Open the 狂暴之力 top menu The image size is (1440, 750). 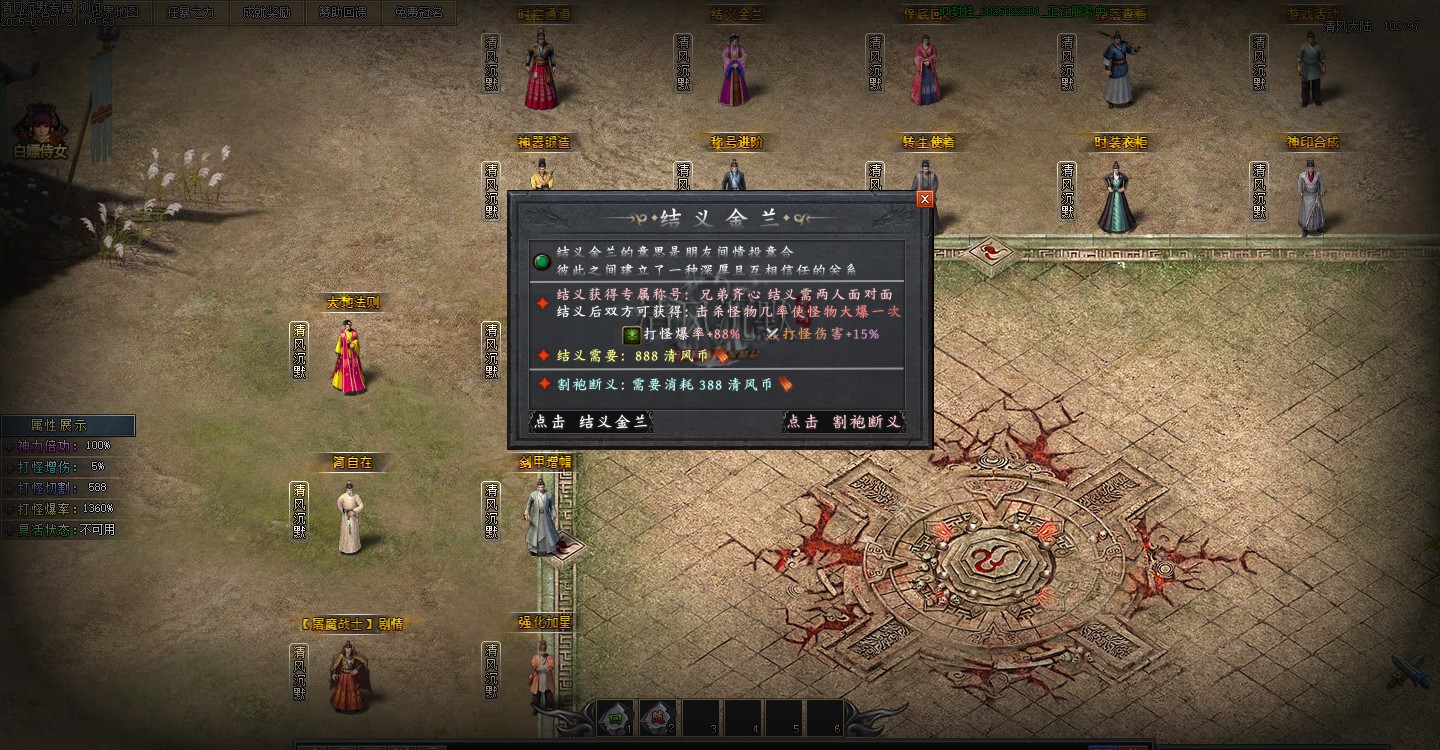click(190, 13)
